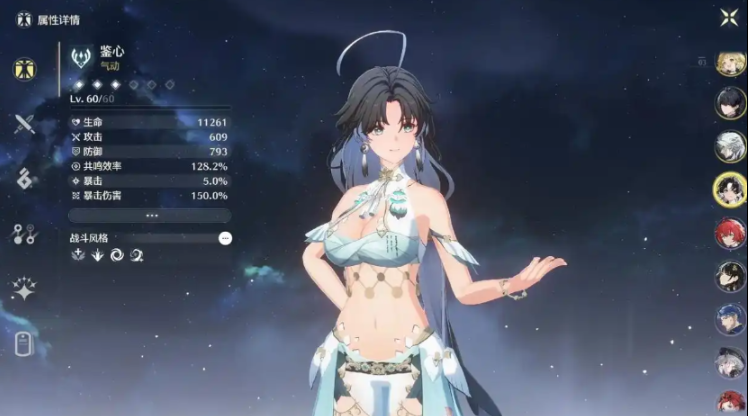Show the connected-nodes skill tree tab
The height and width of the screenshot is (416, 749).
point(24,234)
